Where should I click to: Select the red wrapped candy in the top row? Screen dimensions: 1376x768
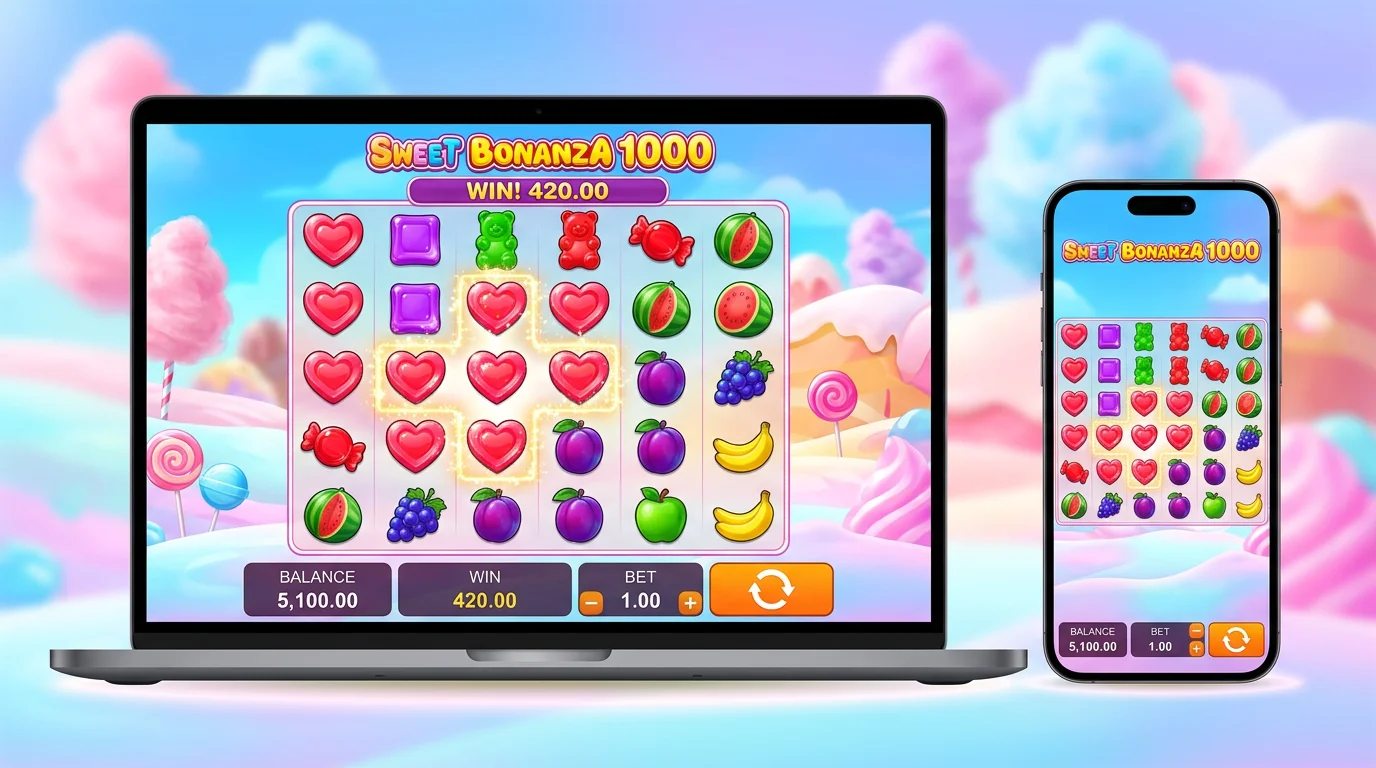click(660, 238)
